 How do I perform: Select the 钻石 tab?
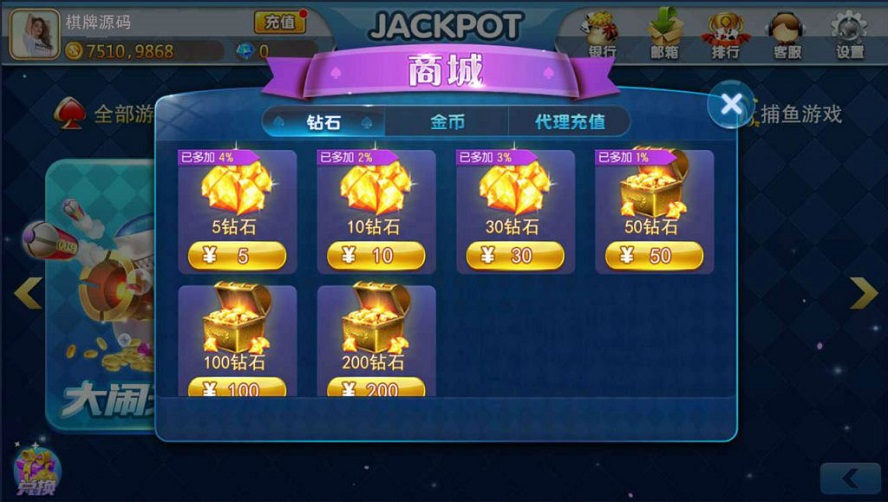coord(324,122)
